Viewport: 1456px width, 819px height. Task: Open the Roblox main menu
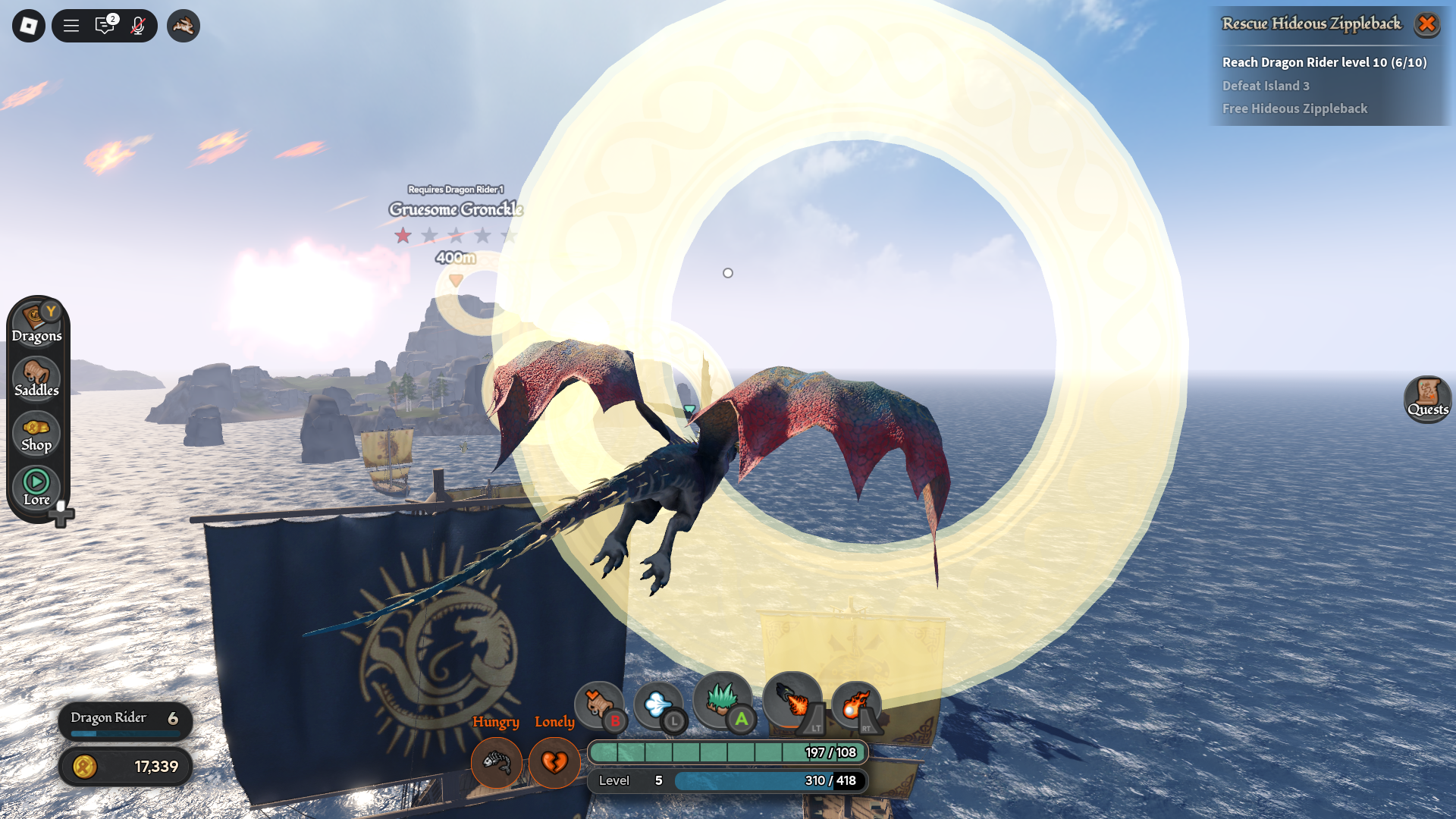pos(29,26)
